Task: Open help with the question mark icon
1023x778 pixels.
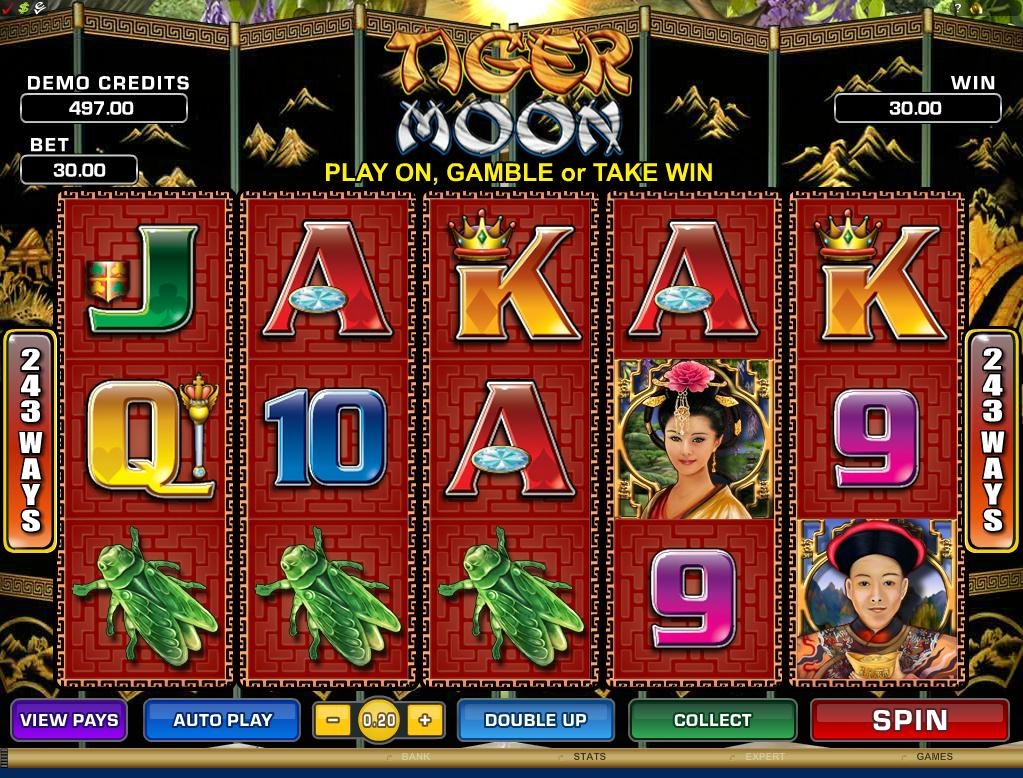Action: pos(958,8)
